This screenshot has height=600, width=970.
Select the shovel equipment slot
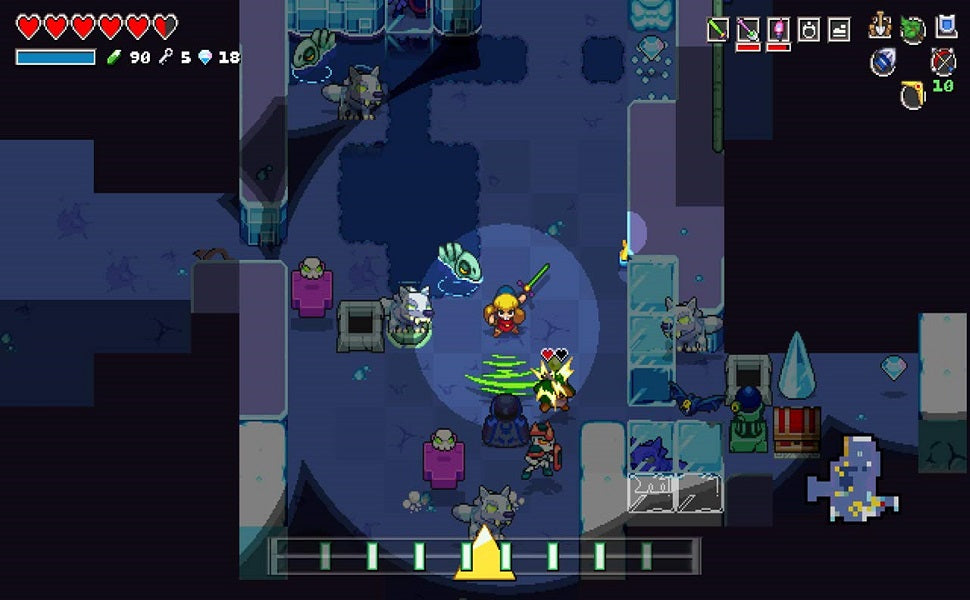click(747, 30)
